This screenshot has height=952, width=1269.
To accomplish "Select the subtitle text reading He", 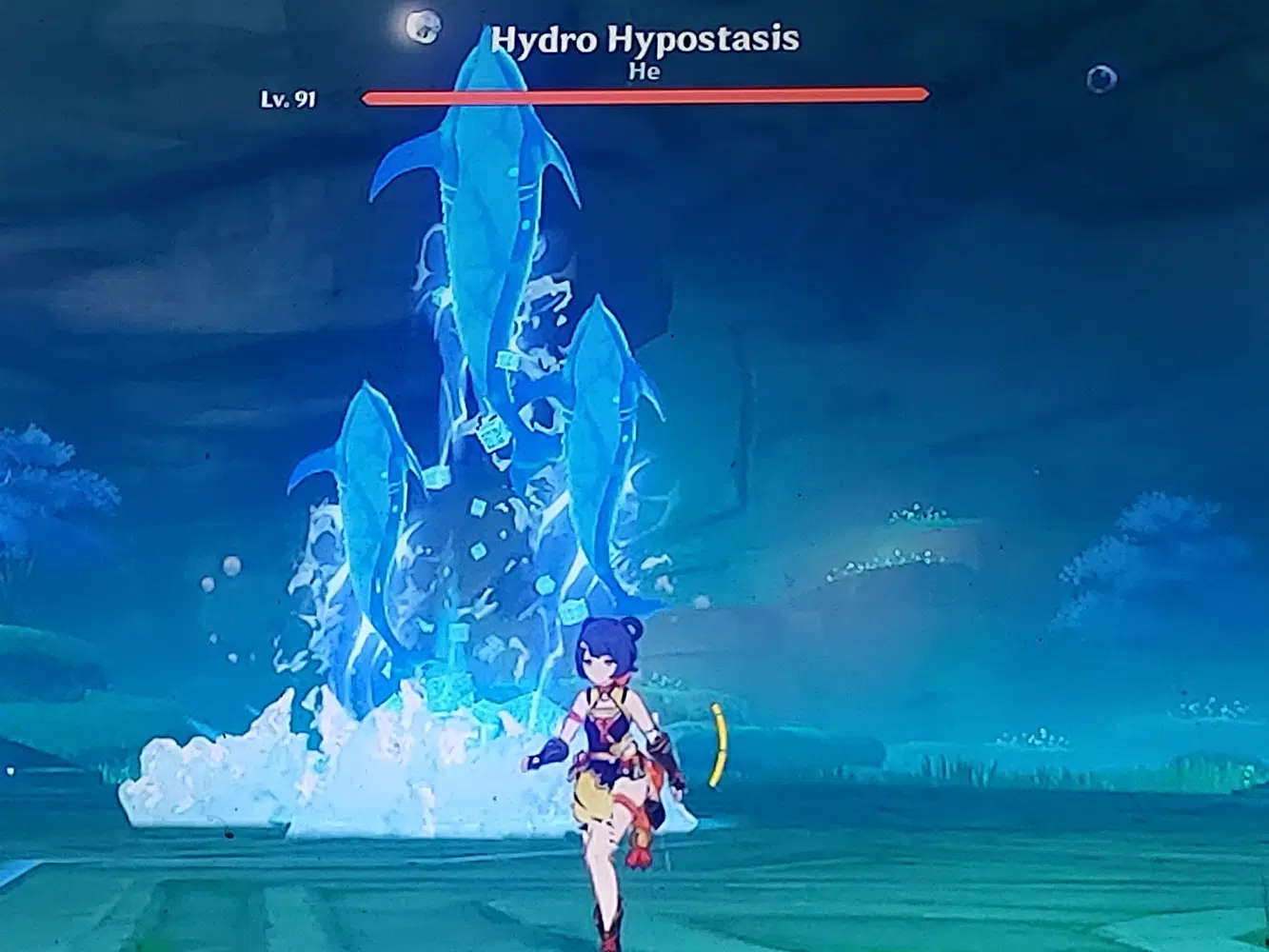I will coord(644,71).
